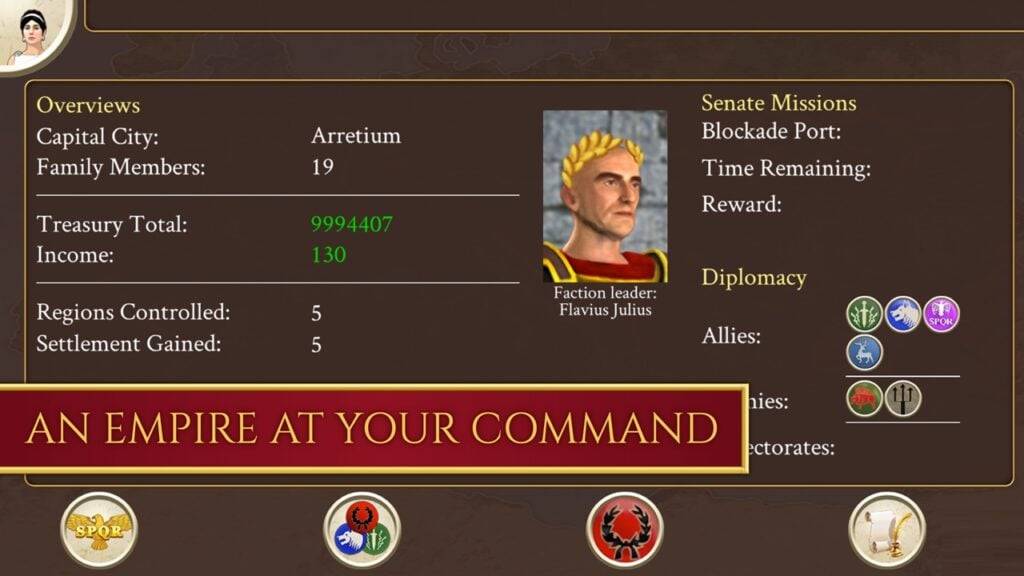Select the green sword ally faction icon

(865, 314)
